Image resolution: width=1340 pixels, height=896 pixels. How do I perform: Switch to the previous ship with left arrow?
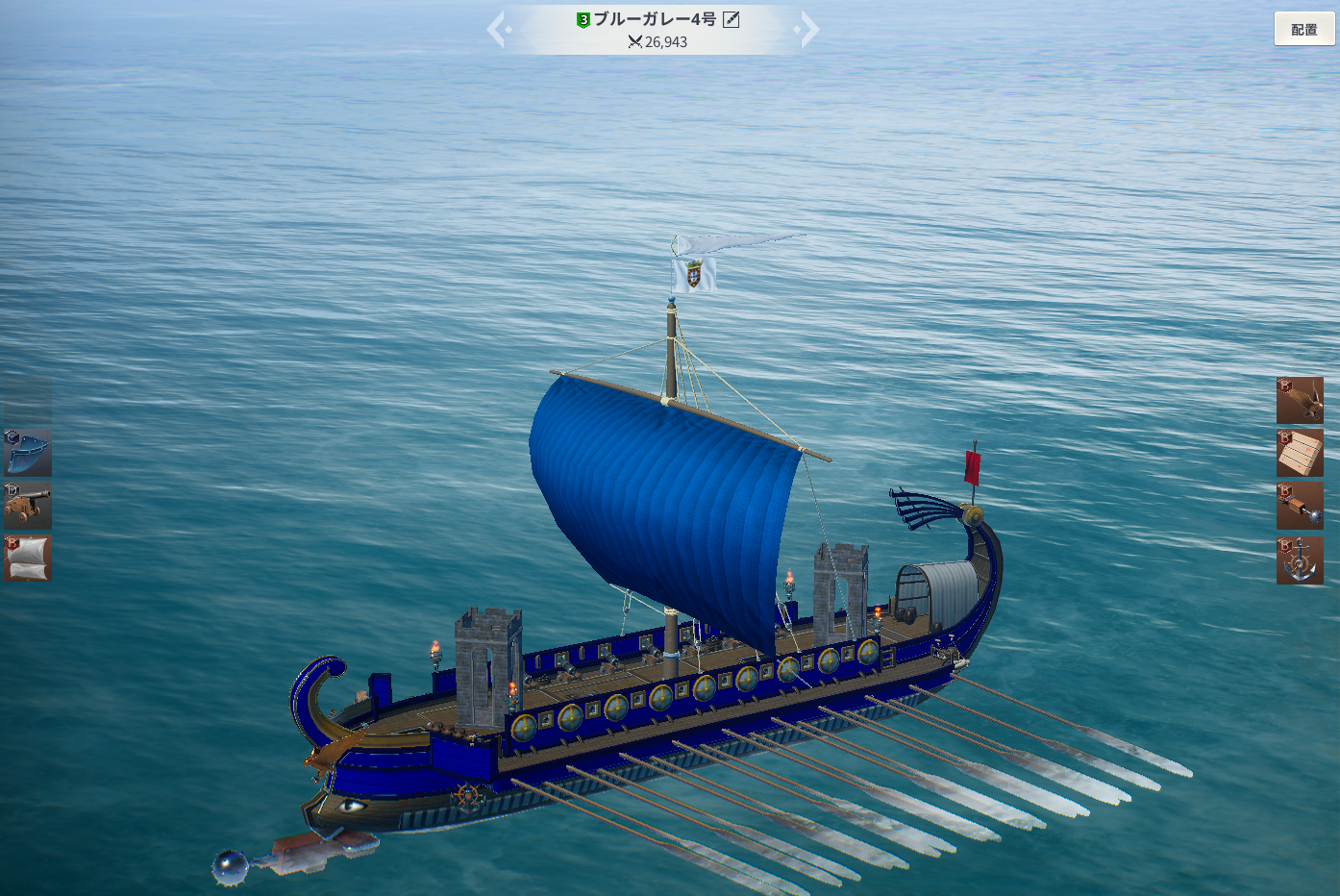point(497,29)
